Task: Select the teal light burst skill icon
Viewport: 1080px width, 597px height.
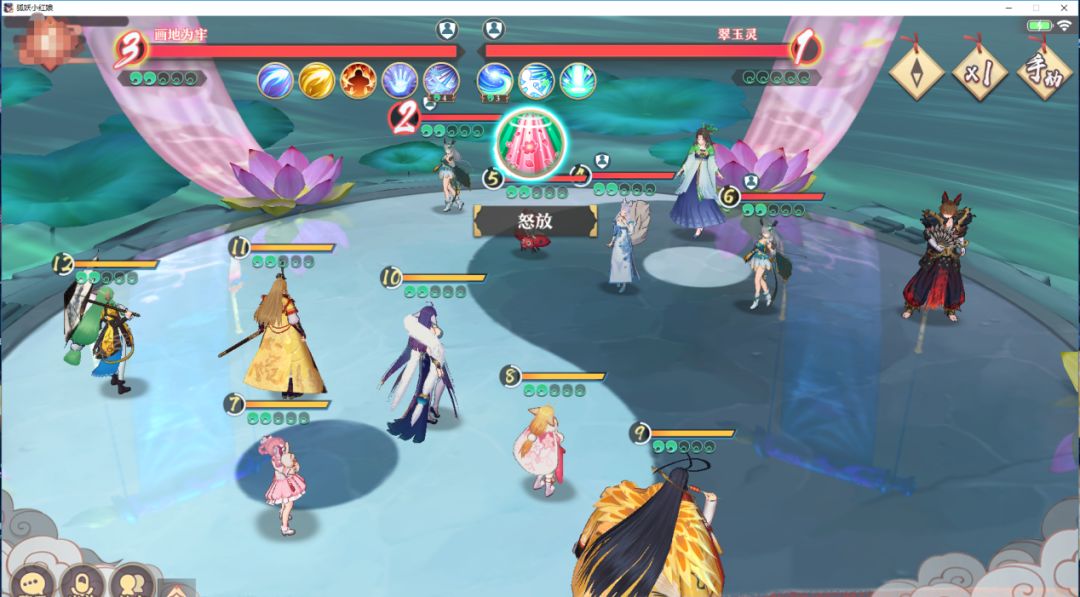Action: (578, 80)
